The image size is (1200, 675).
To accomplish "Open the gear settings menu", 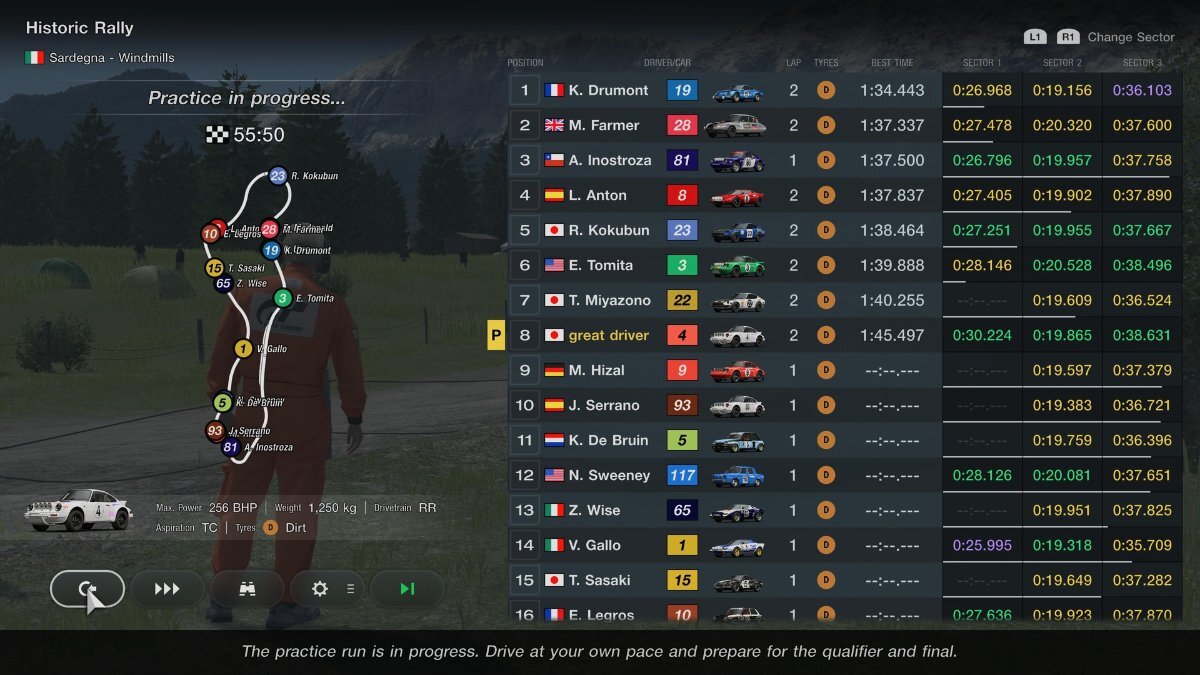I will click(x=327, y=589).
